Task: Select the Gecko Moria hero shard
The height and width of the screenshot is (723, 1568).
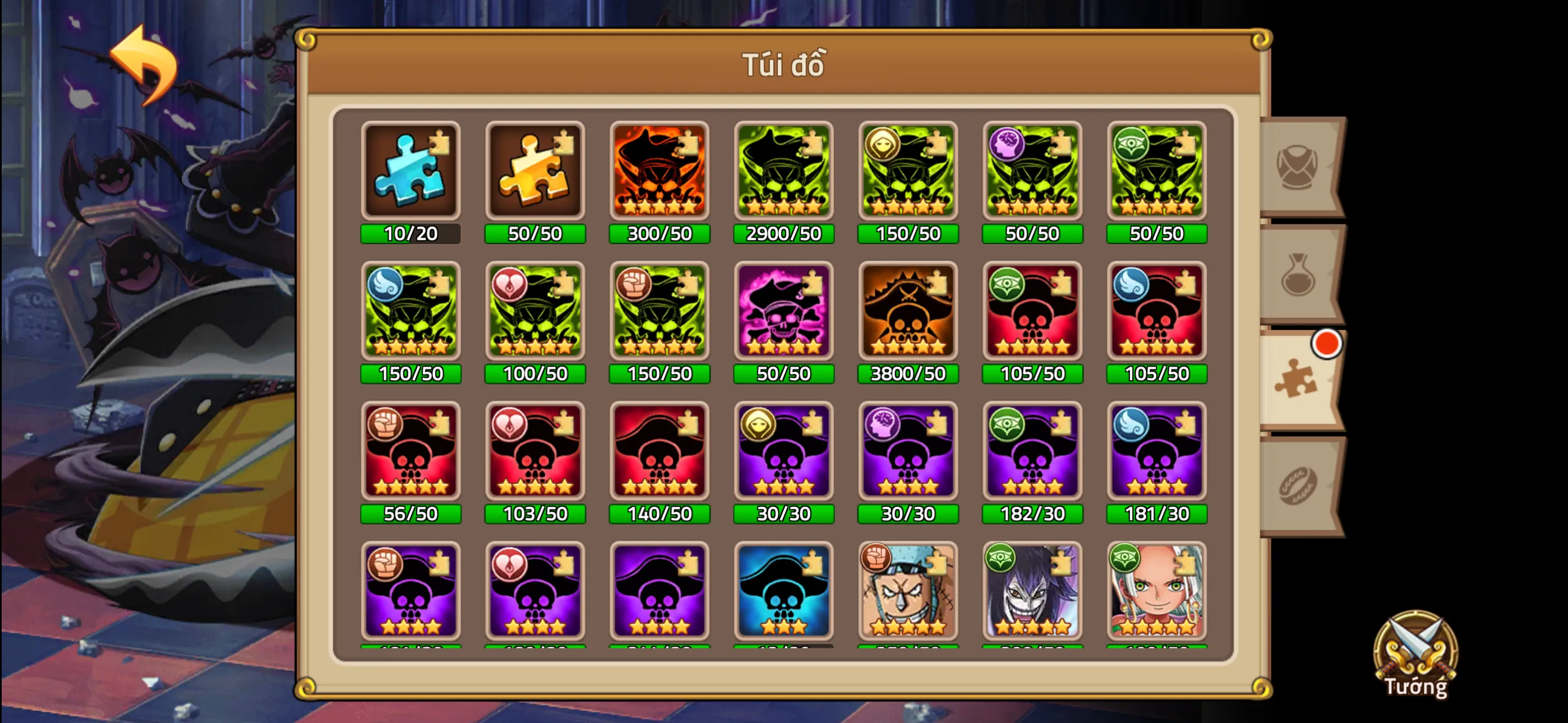Action: pyautogui.click(x=1032, y=590)
